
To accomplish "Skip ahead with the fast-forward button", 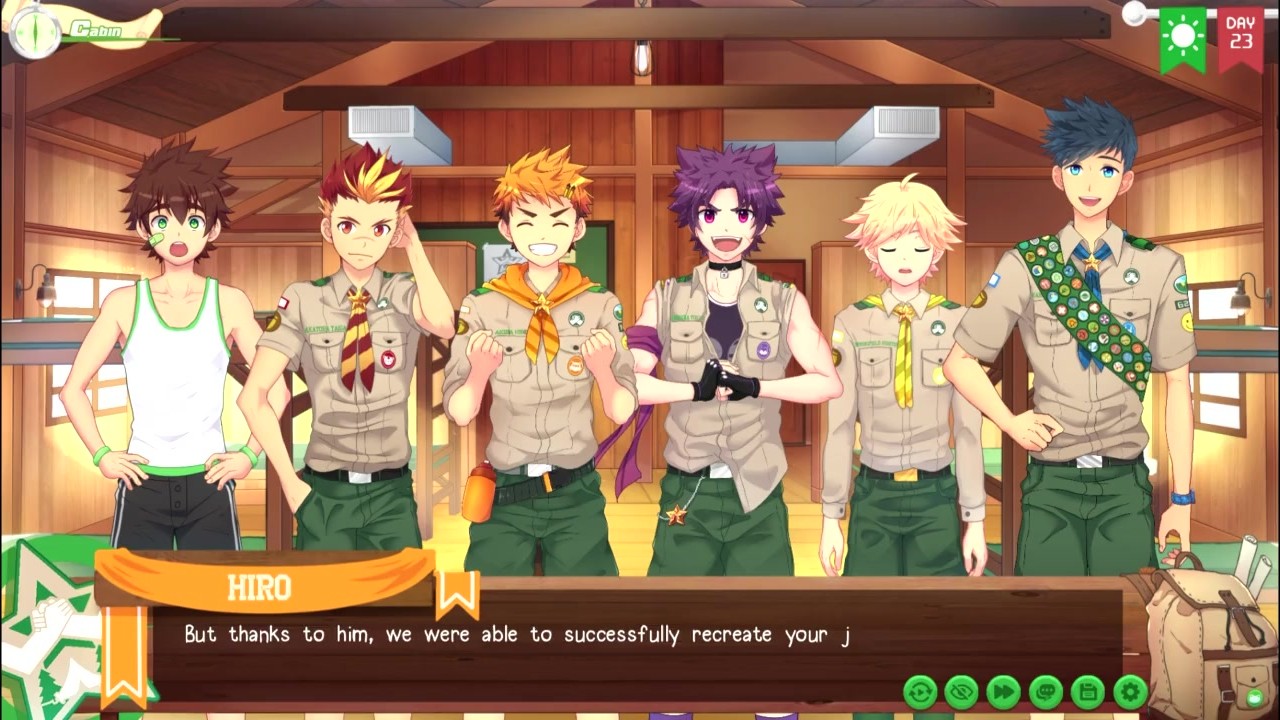I will tap(1003, 691).
